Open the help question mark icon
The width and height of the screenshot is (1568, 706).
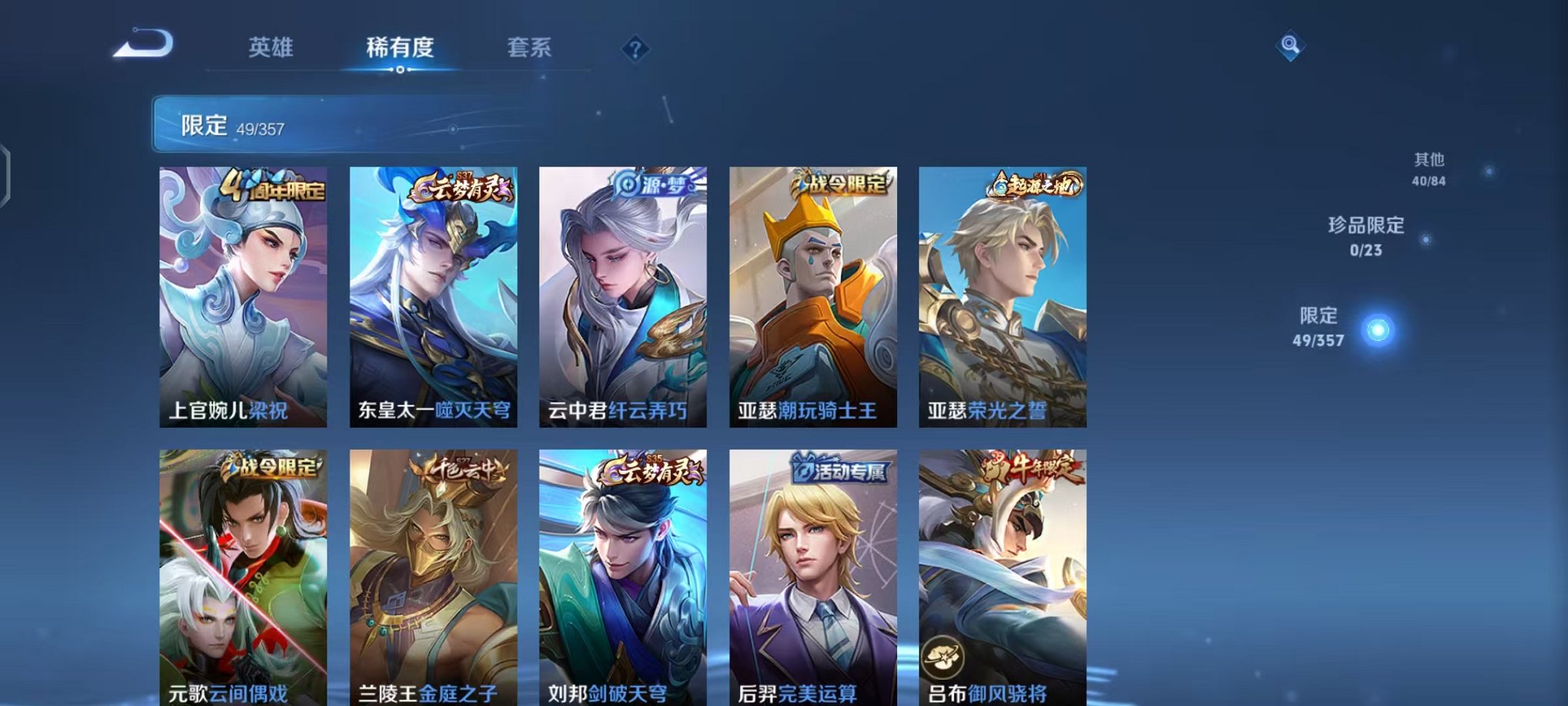(635, 50)
